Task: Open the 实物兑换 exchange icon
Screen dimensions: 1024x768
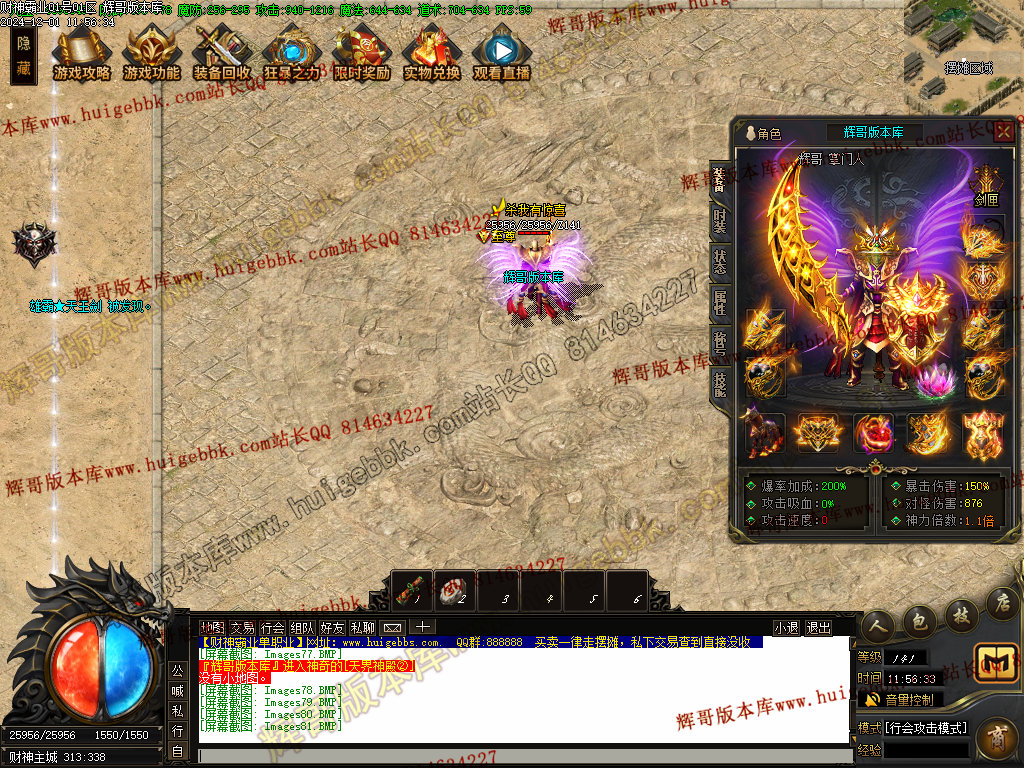Action: [432, 54]
